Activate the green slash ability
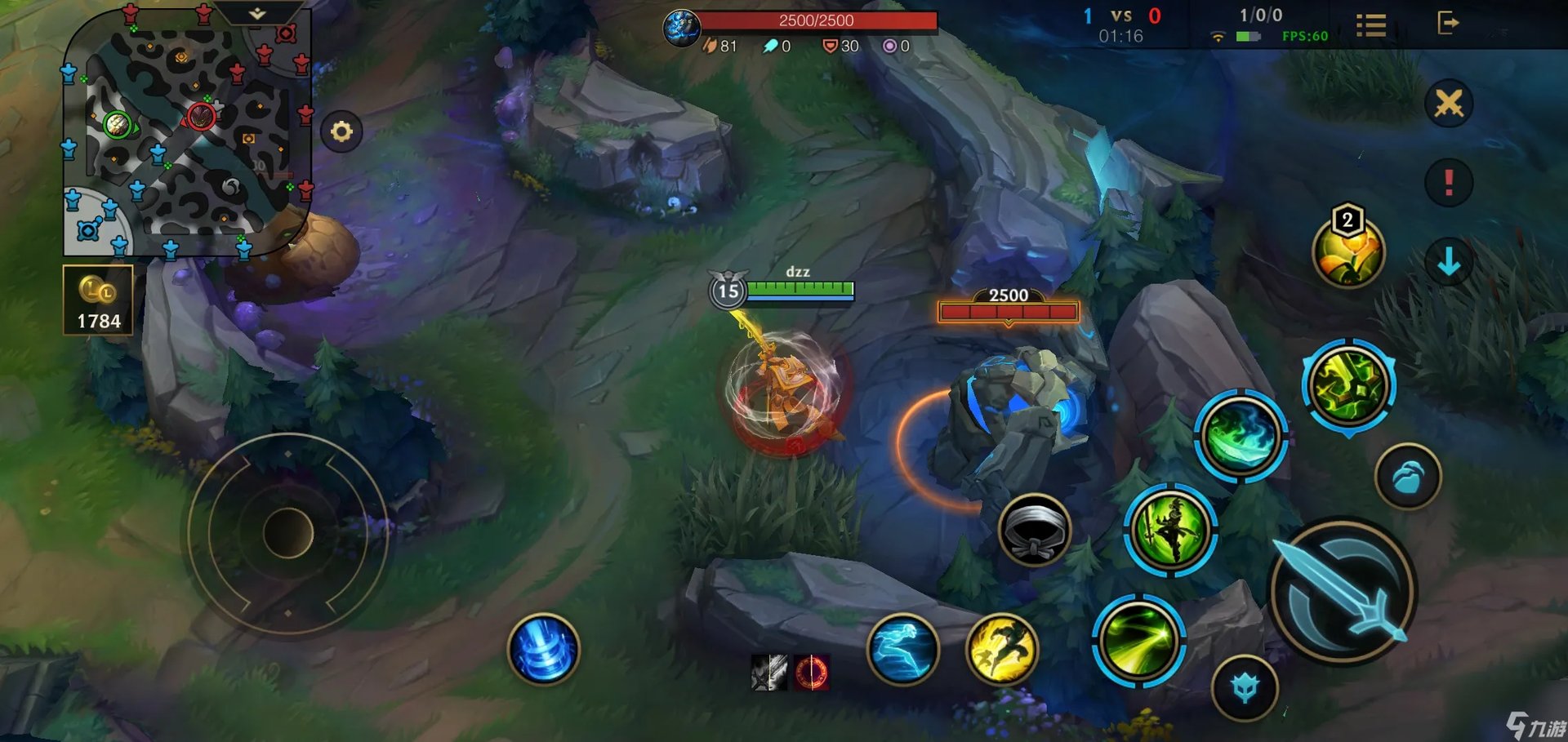The height and width of the screenshot is (742, 1568). [1138, 640]
